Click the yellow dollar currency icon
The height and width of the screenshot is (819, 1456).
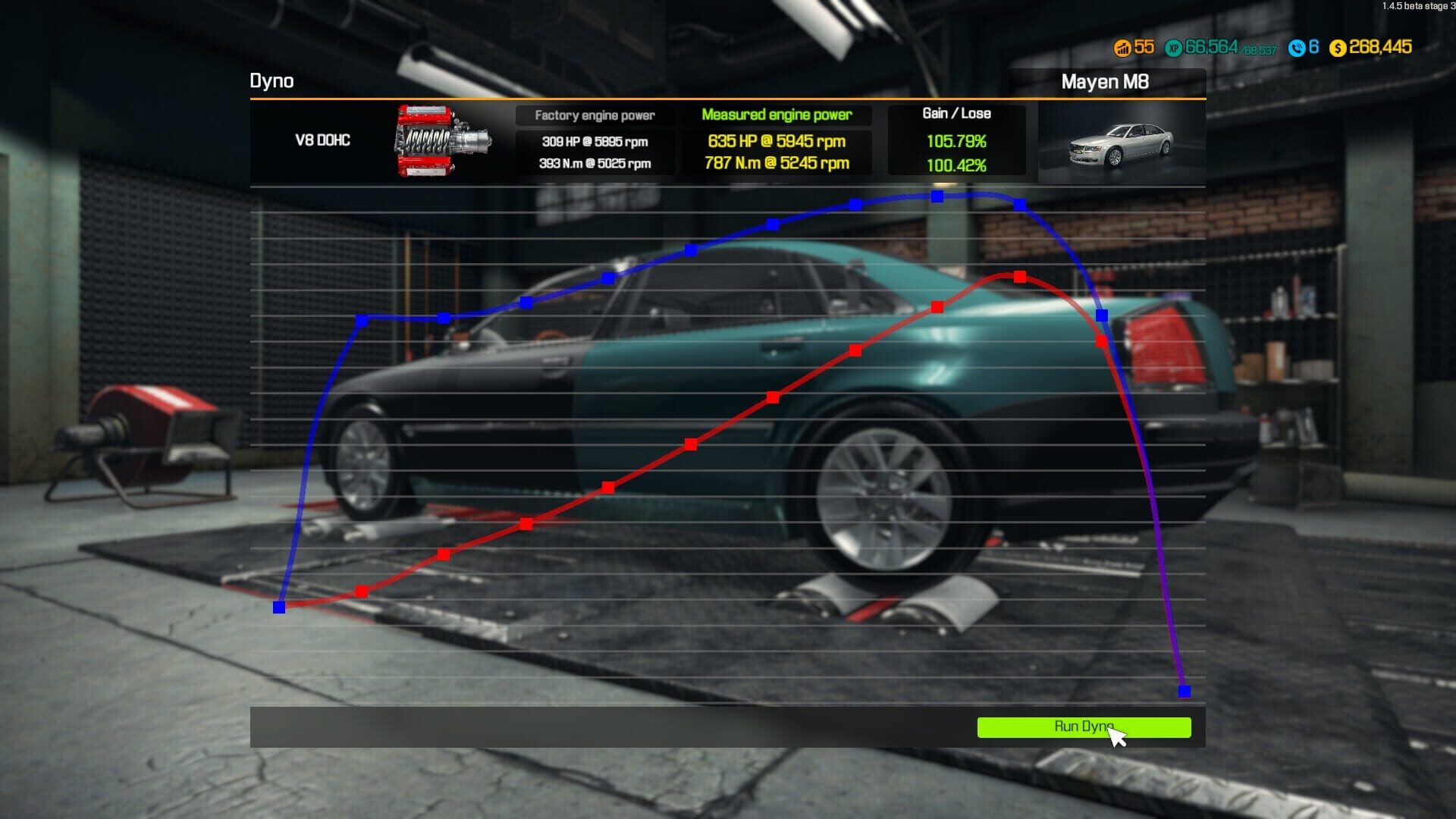pos(1339,46)
